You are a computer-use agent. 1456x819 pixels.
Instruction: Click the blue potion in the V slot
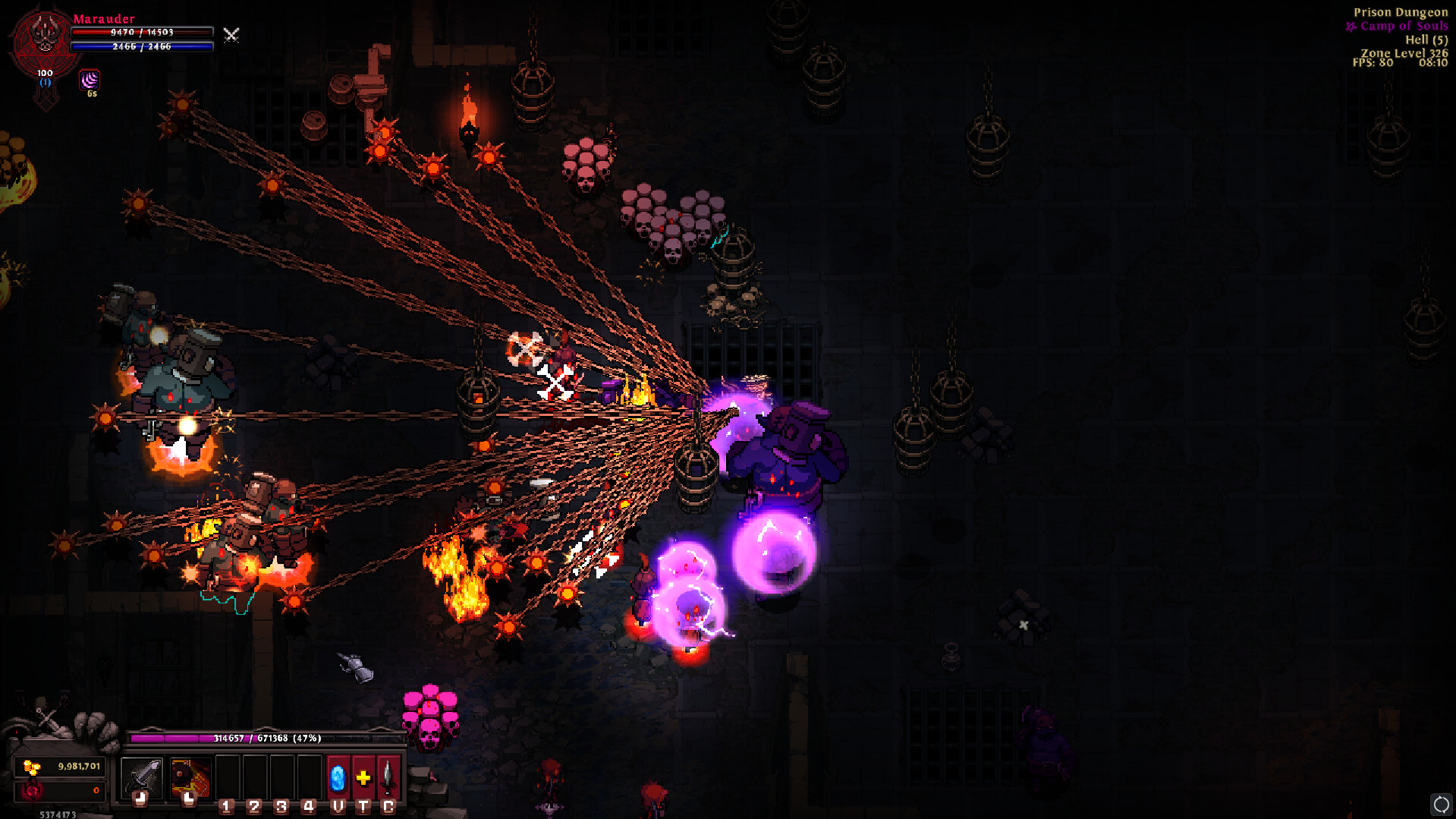(x=338, y=778)
